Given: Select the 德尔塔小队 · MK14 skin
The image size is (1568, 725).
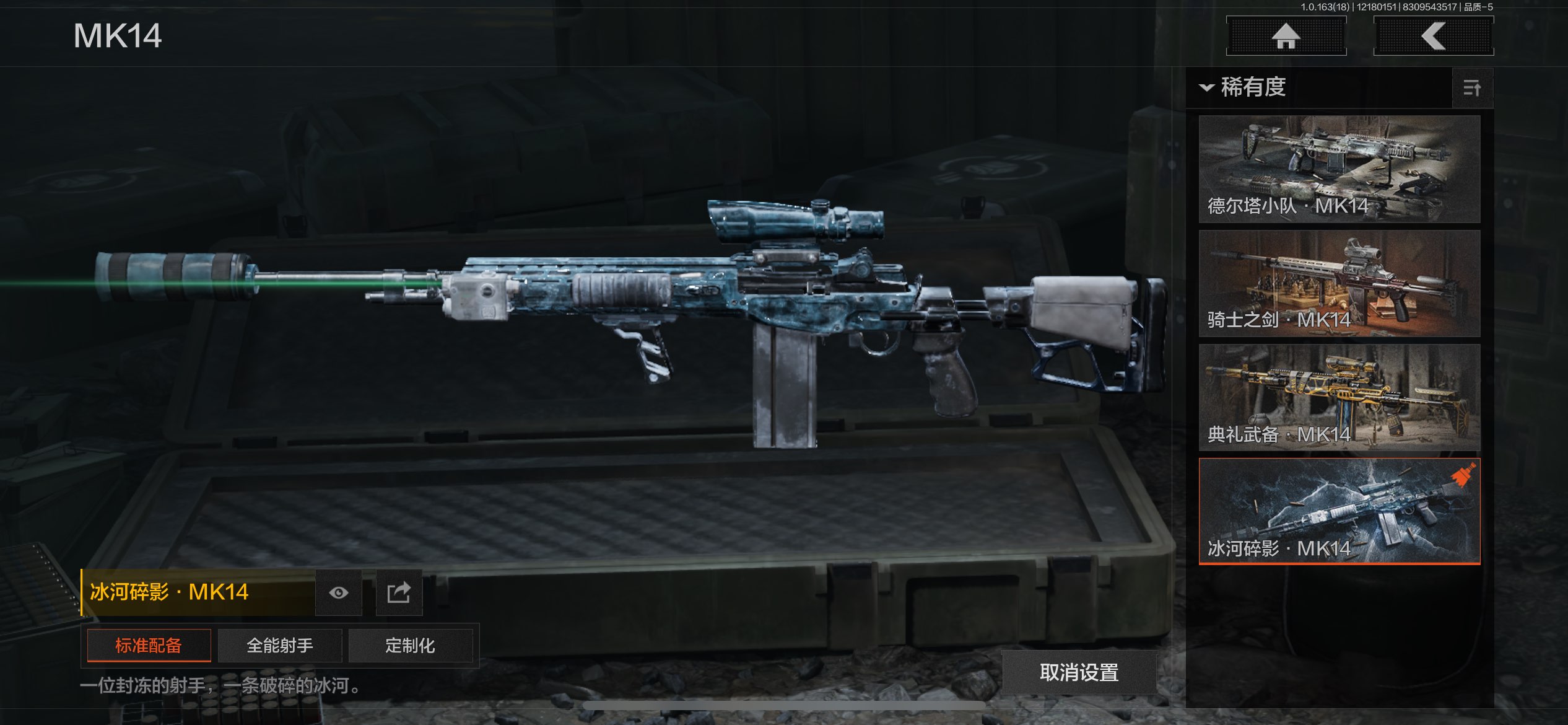Looking at the screenshot, I should click(x=1339, y=169).
